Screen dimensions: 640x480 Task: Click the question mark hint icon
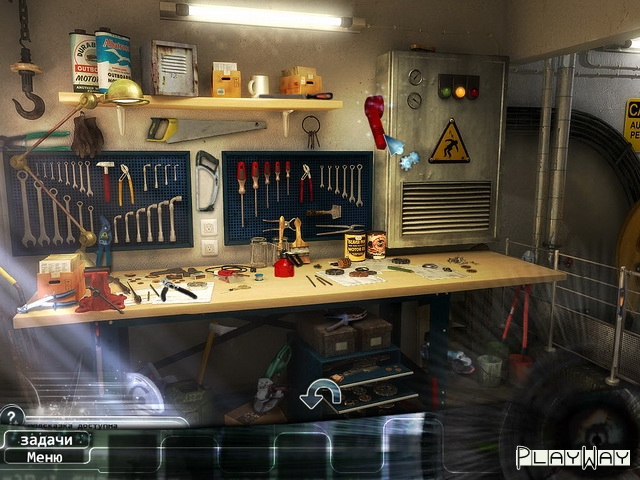click(11, 414)
